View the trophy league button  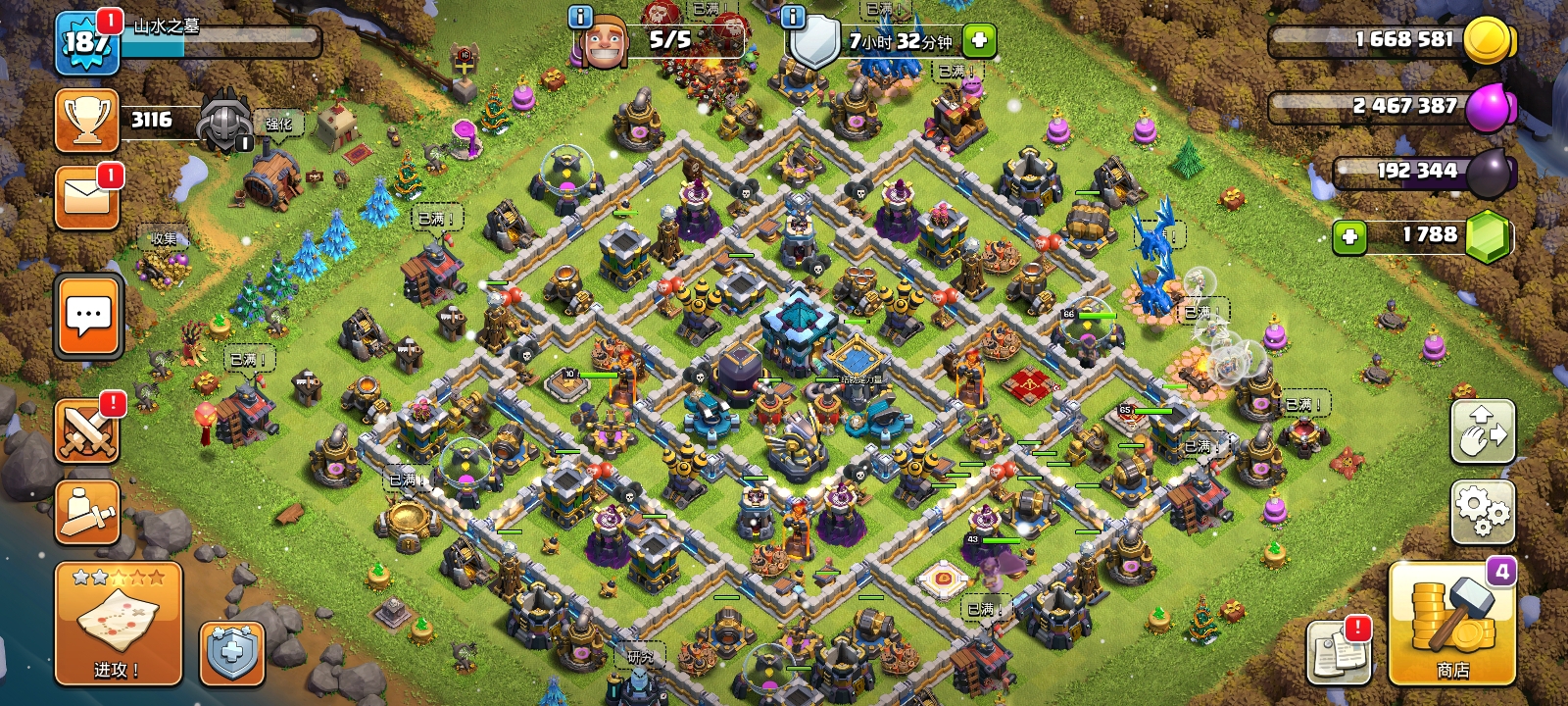(x=87, y=121)
